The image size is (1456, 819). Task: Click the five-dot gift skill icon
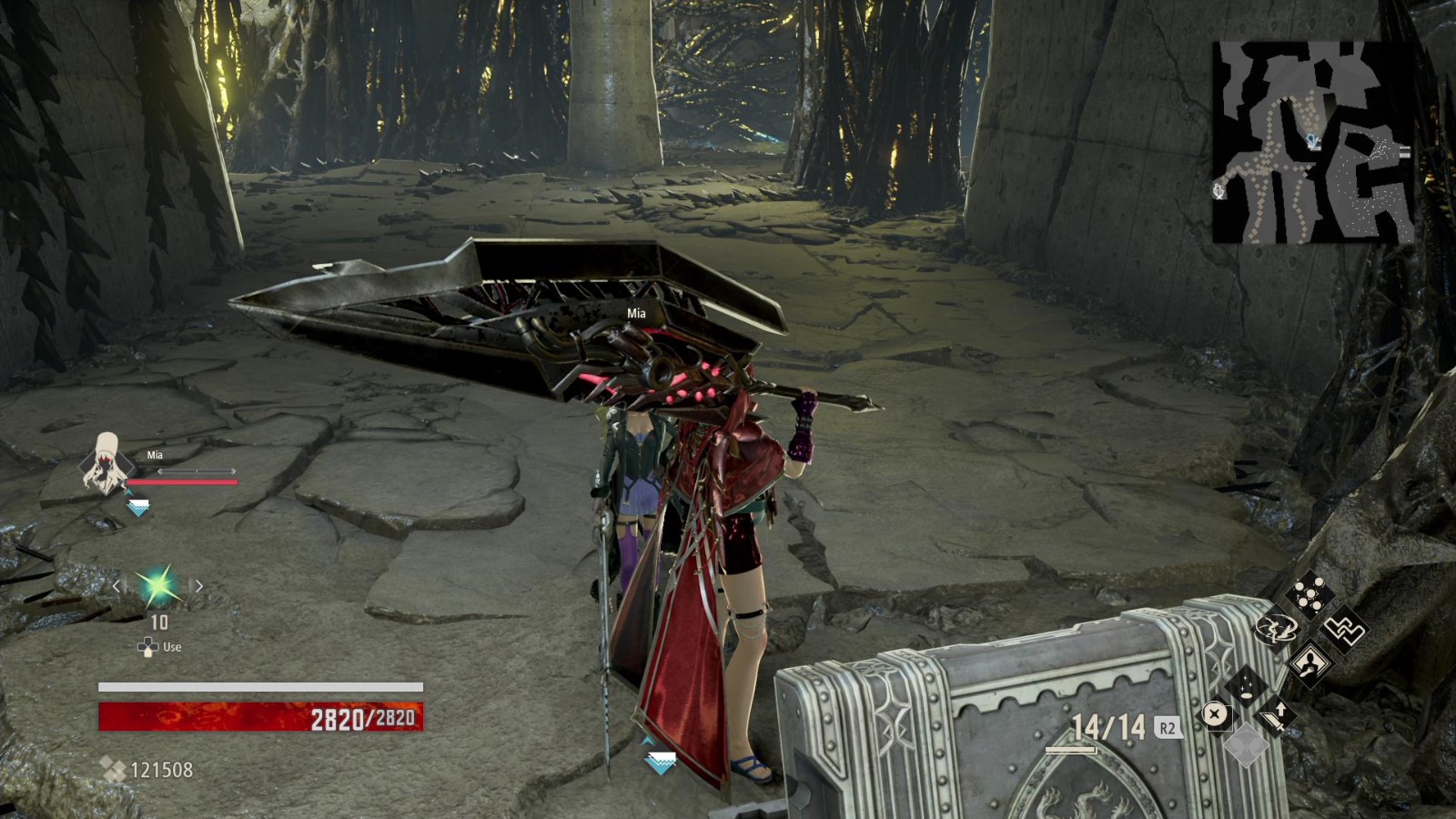coord(1309,594)
